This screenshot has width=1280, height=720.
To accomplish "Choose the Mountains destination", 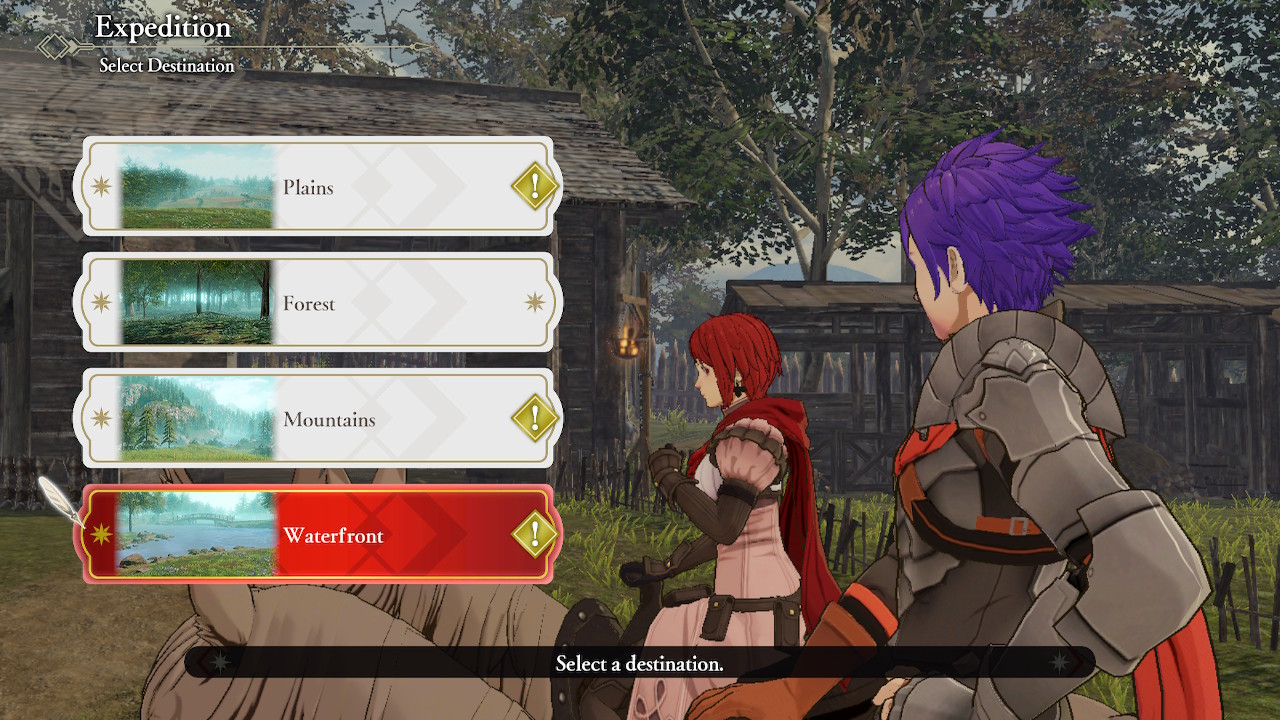I will coord(330,419).
